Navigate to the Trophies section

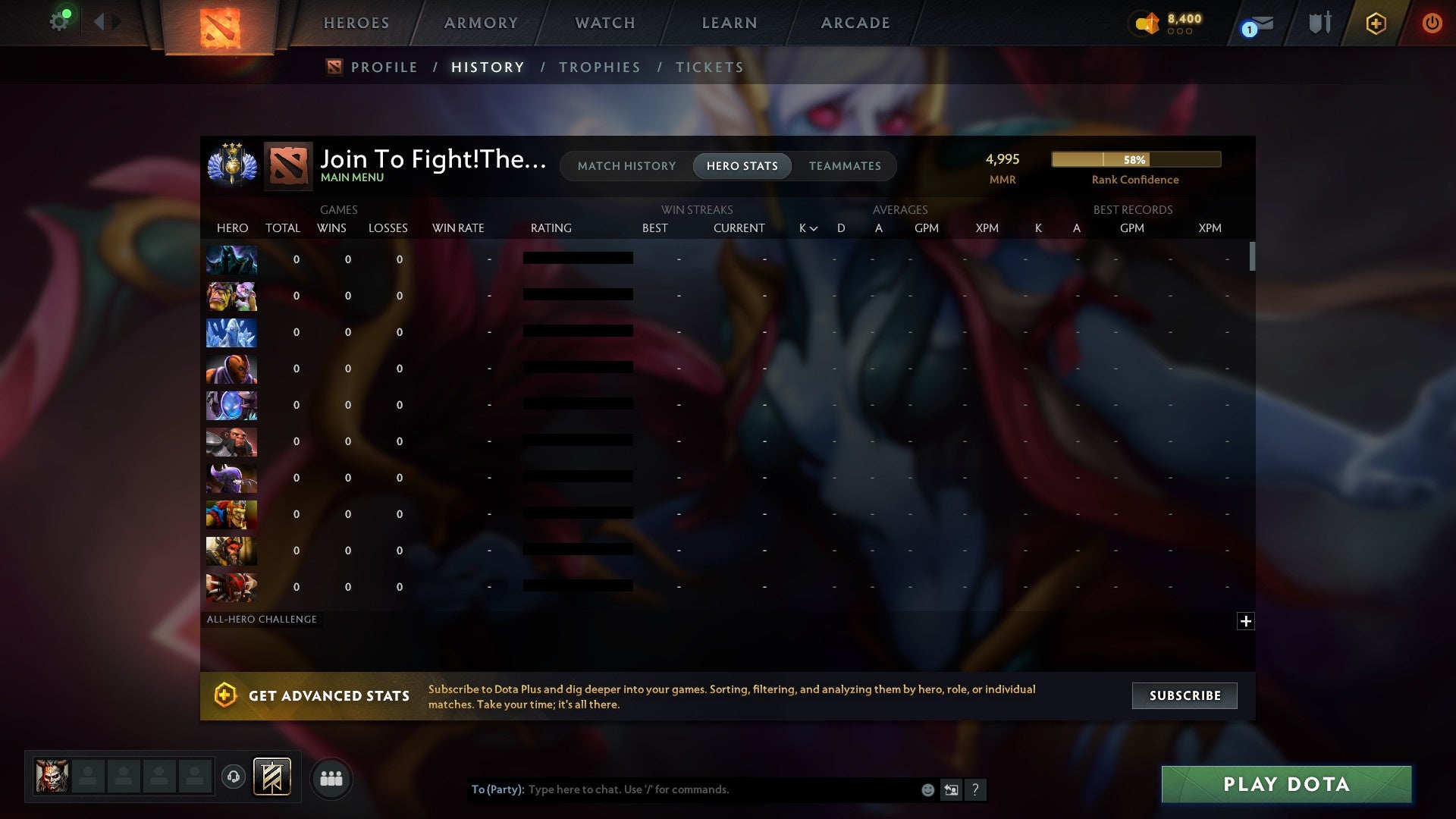[x=599, y=67]
